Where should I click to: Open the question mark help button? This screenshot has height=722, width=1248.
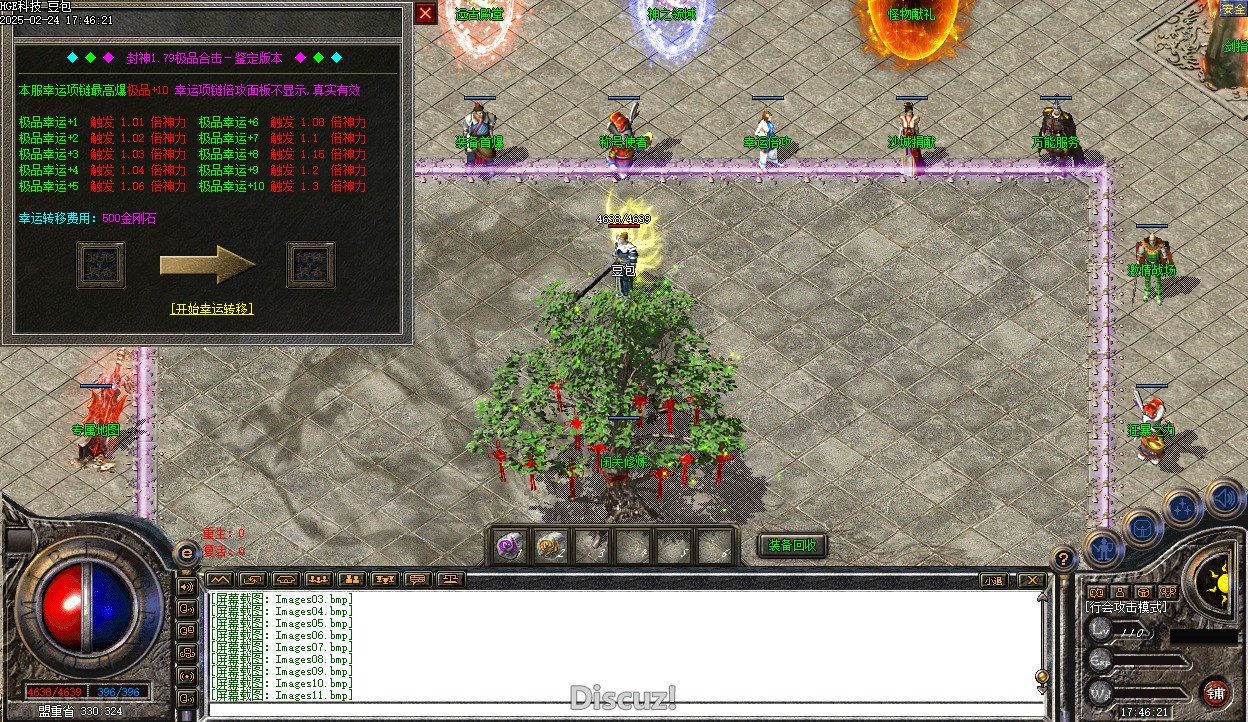pos(1065,559)
